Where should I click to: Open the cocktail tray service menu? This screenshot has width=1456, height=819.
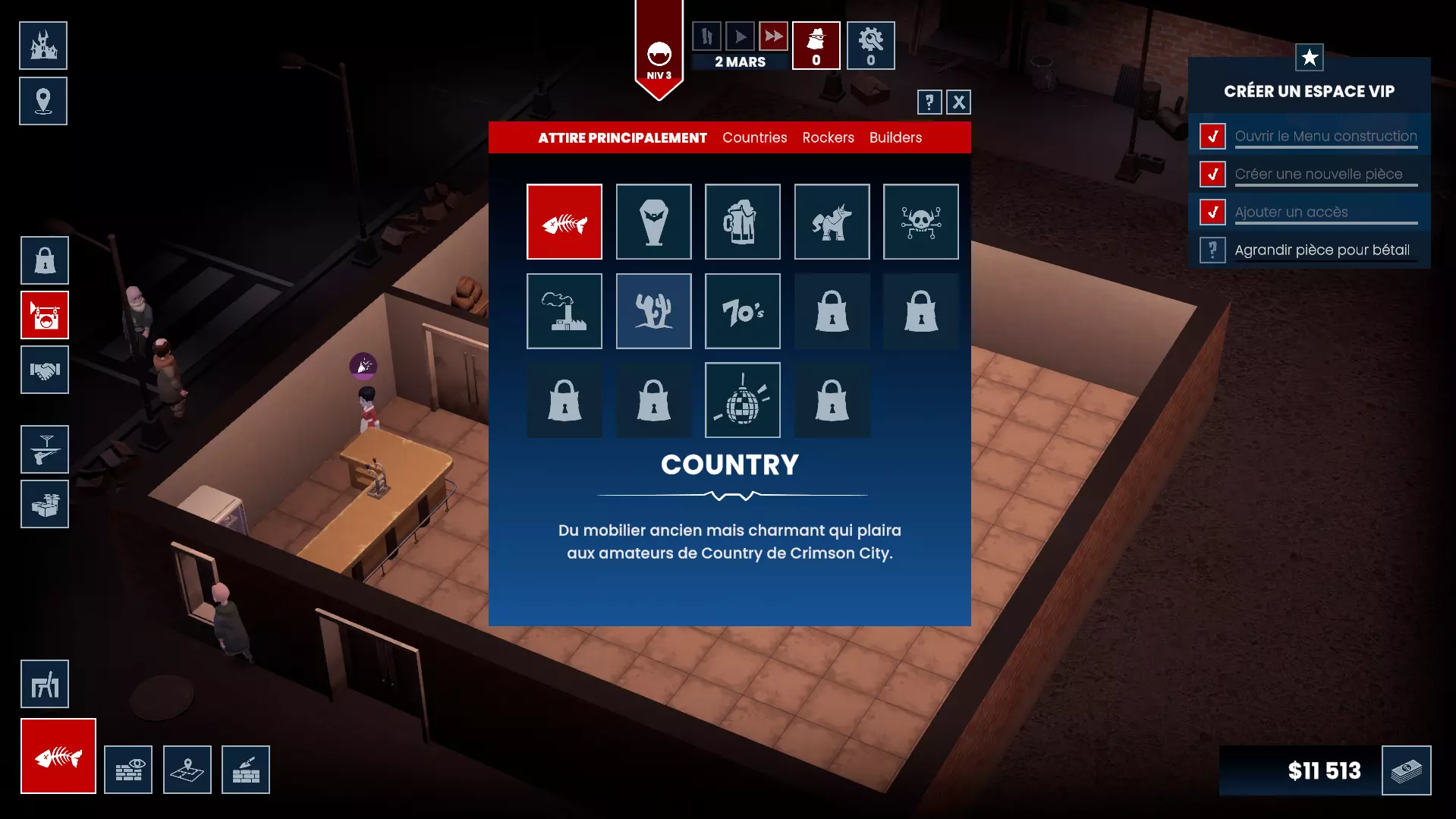click(x=45, y=449)
